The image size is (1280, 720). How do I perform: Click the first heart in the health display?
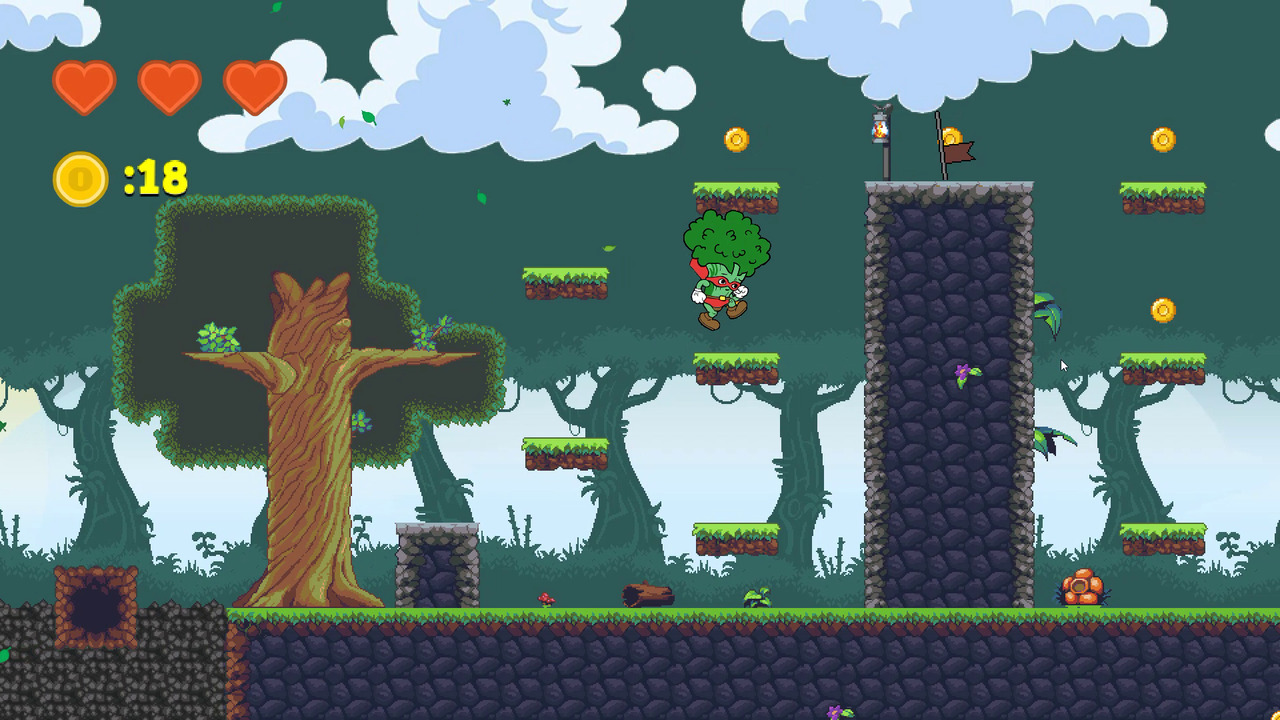tap(84, 88)
